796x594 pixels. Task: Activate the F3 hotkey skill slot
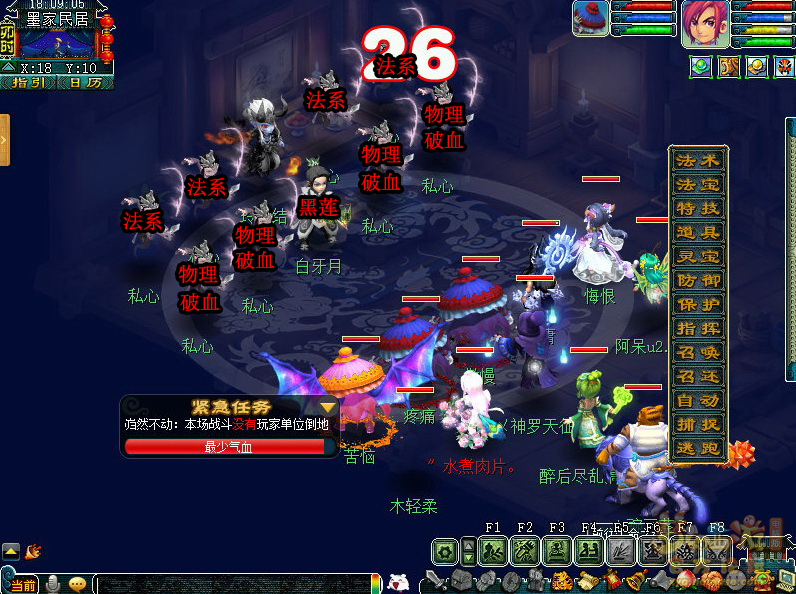coord(557,551)
